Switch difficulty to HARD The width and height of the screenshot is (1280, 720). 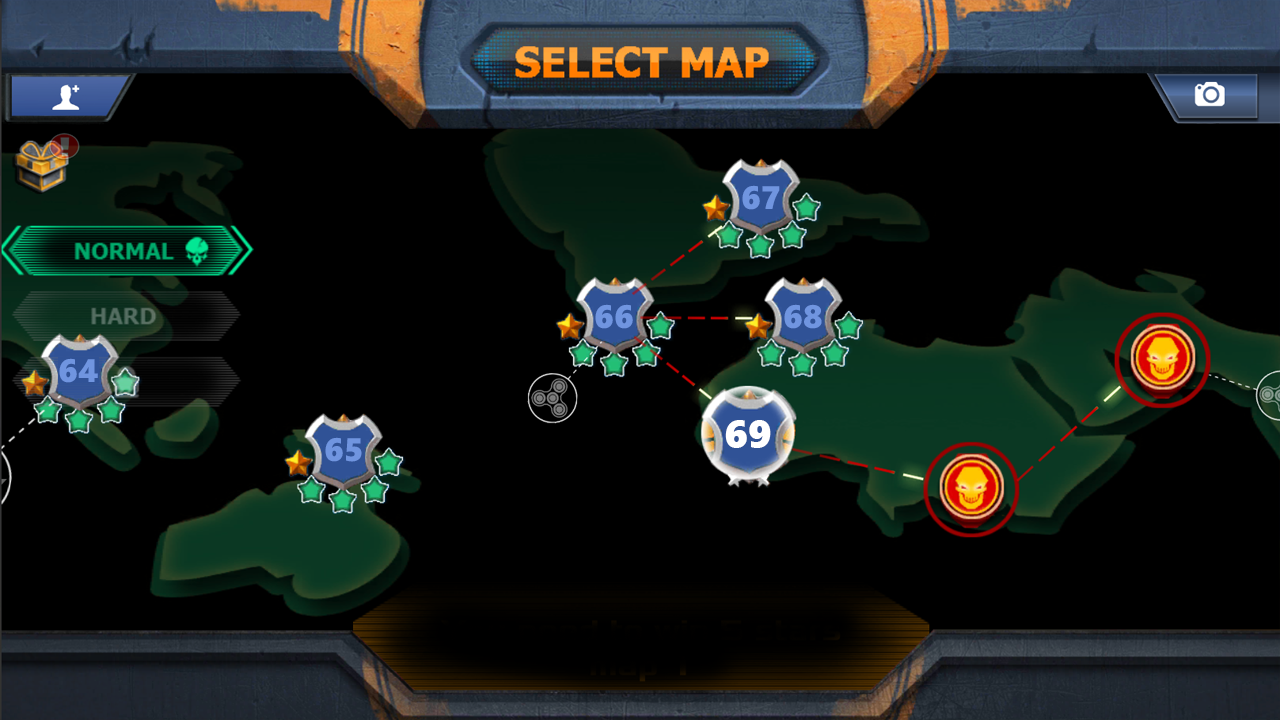(124, 315)
